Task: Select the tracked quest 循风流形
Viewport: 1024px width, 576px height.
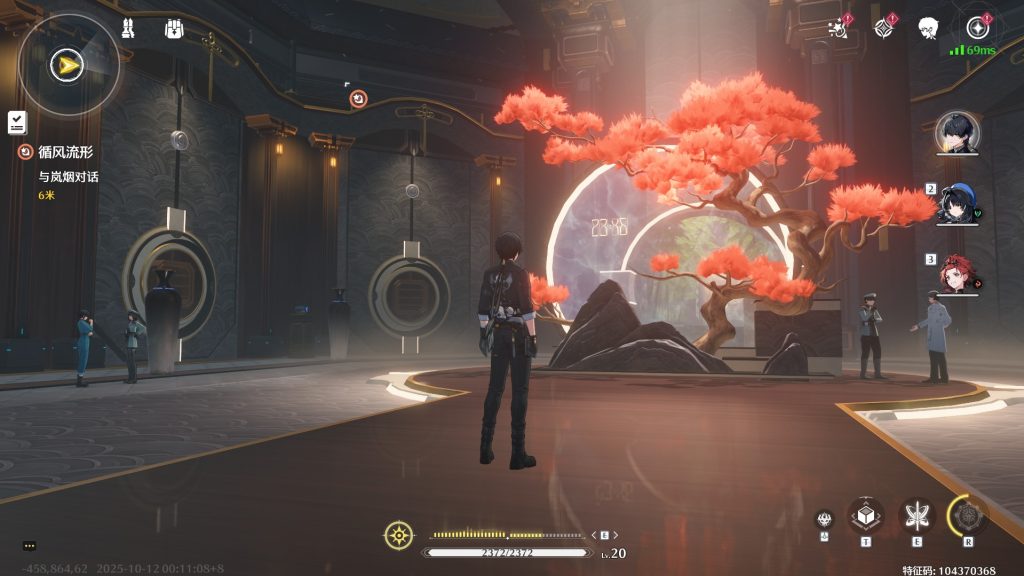Action: point(67,152)
